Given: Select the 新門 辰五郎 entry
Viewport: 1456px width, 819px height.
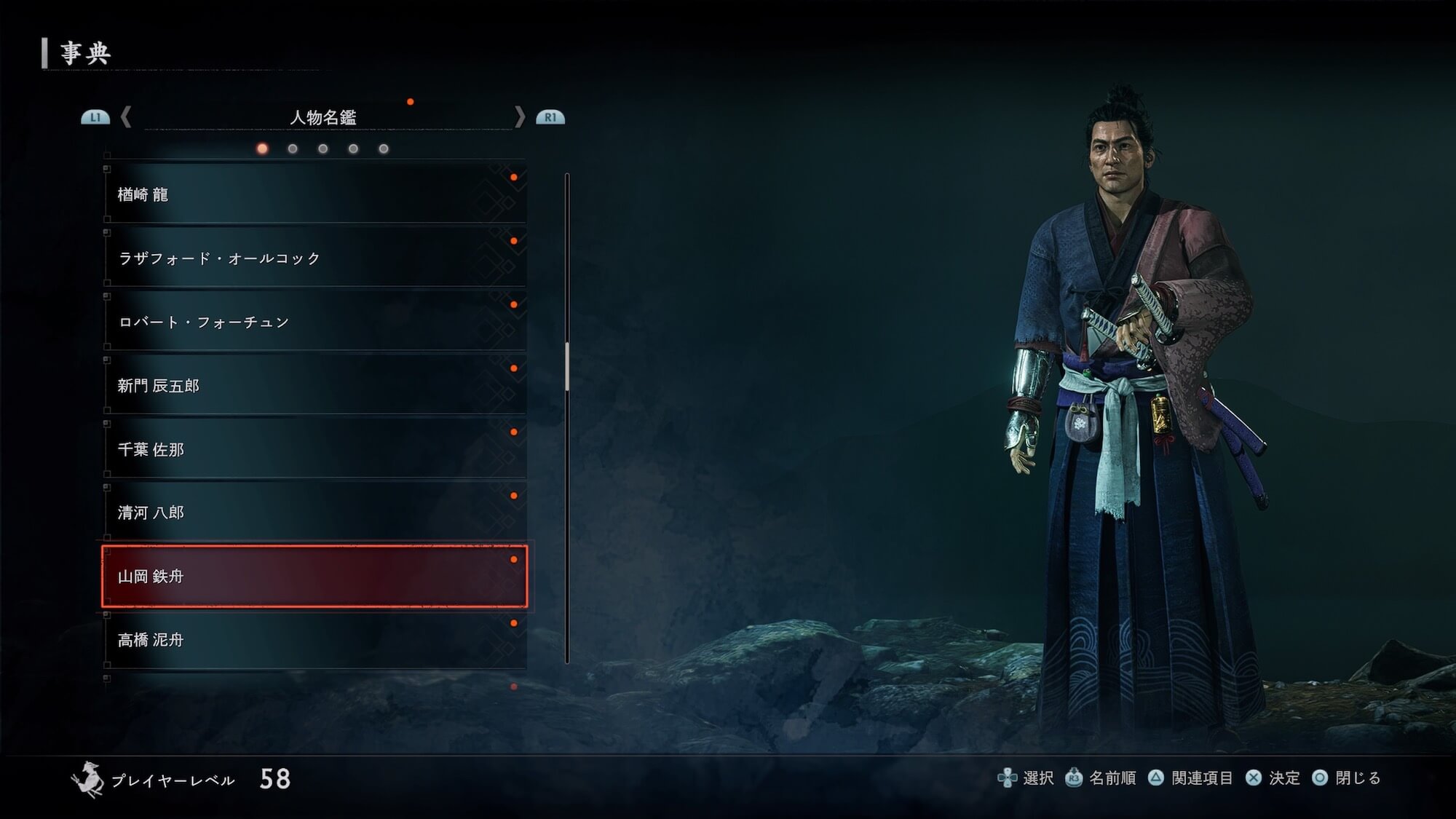Looking at the screenshot, I should pyautogui.click(x=314, y=385).
